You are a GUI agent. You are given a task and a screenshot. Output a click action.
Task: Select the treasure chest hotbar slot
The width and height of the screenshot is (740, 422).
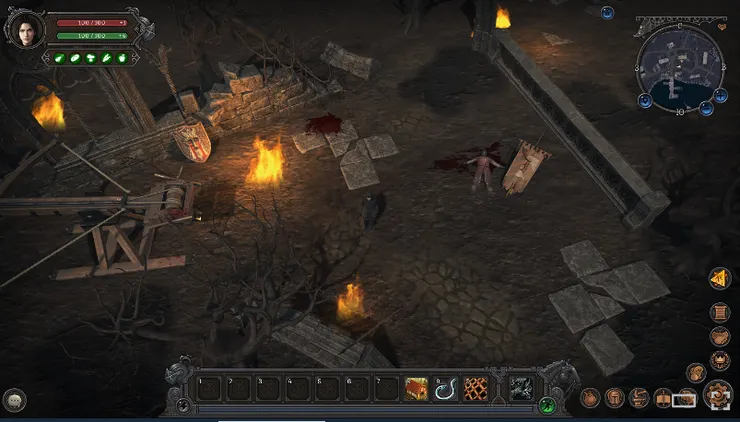point(417,388)
